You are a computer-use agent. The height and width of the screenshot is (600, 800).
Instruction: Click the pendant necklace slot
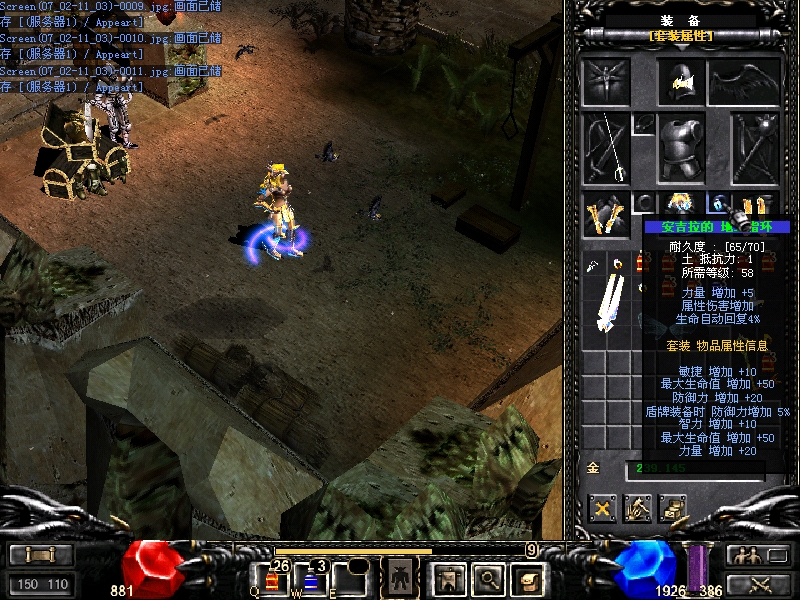point(644,124)
